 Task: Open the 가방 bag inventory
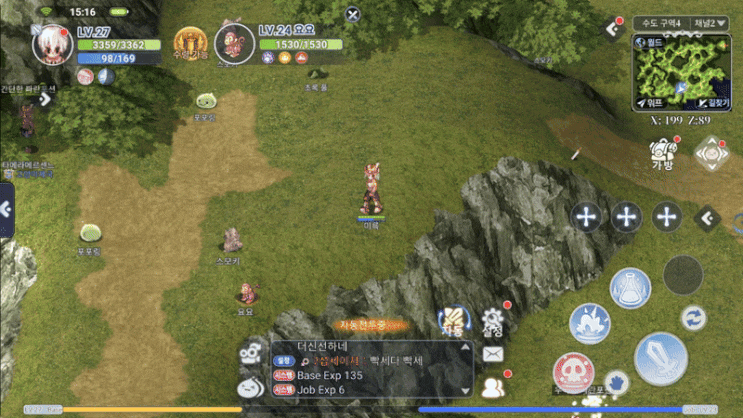(x=661, y=154)
